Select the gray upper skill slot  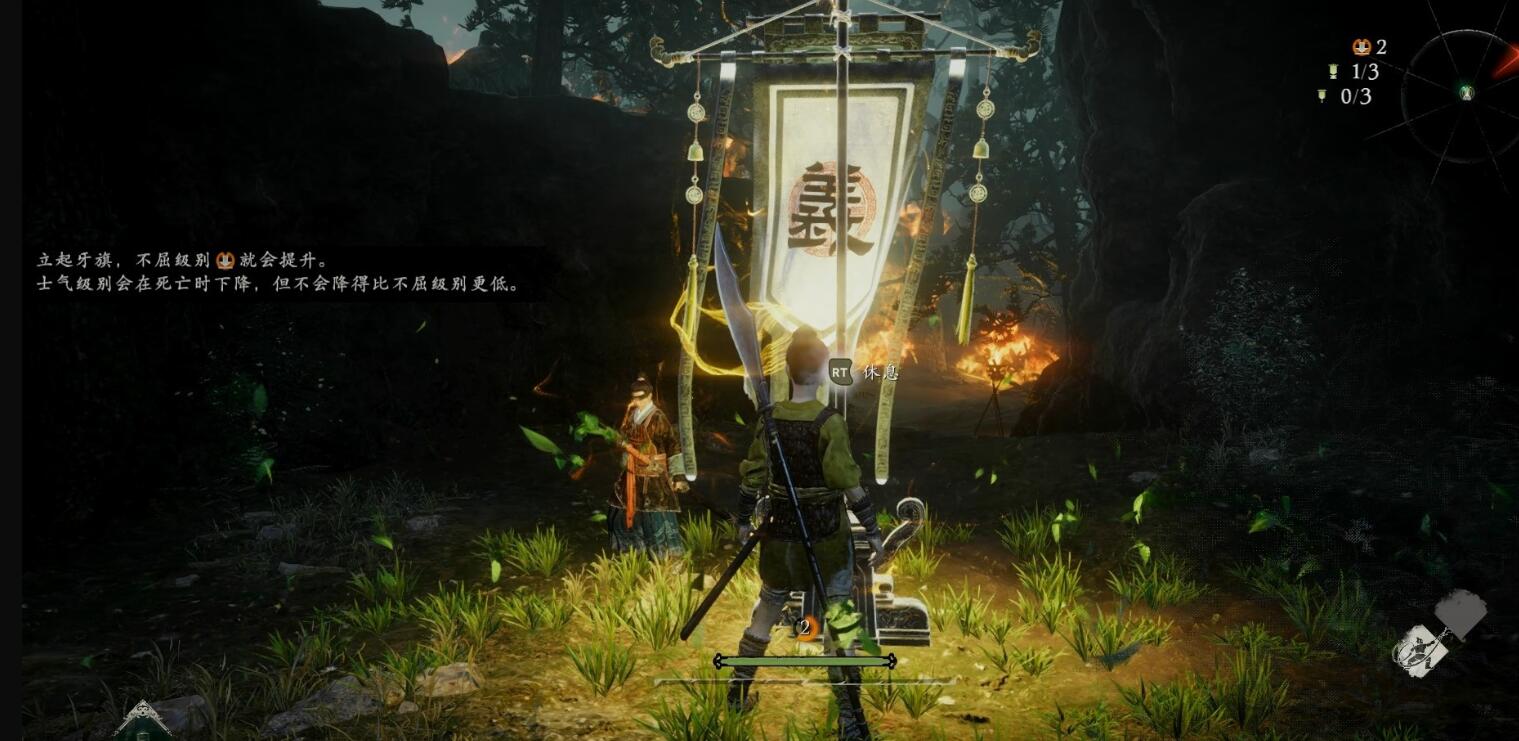pos(1460,610)
